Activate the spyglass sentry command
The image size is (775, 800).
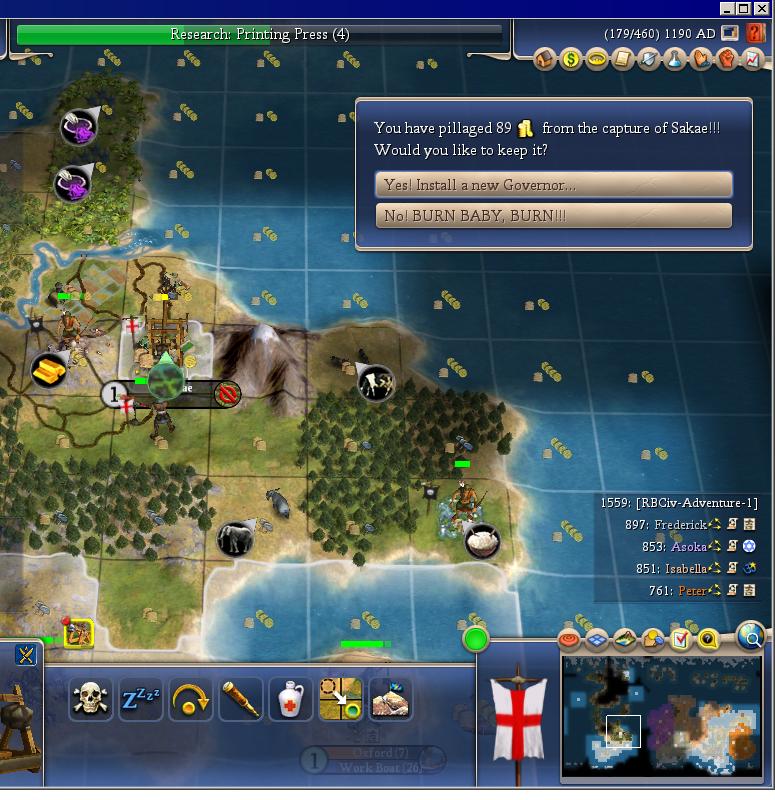pos(241,699)
